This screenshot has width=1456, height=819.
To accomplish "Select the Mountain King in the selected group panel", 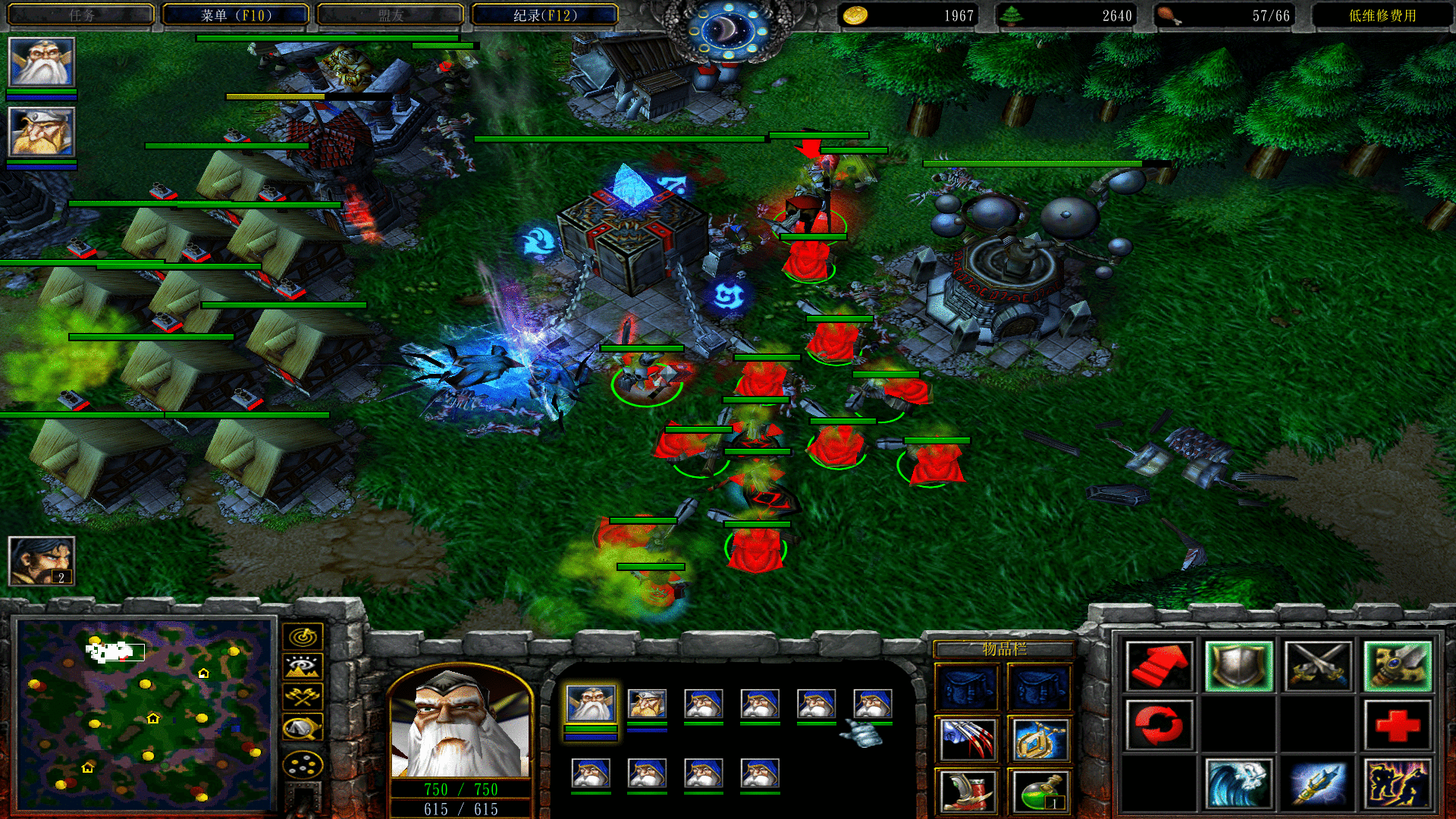I will tap(647, 704).
